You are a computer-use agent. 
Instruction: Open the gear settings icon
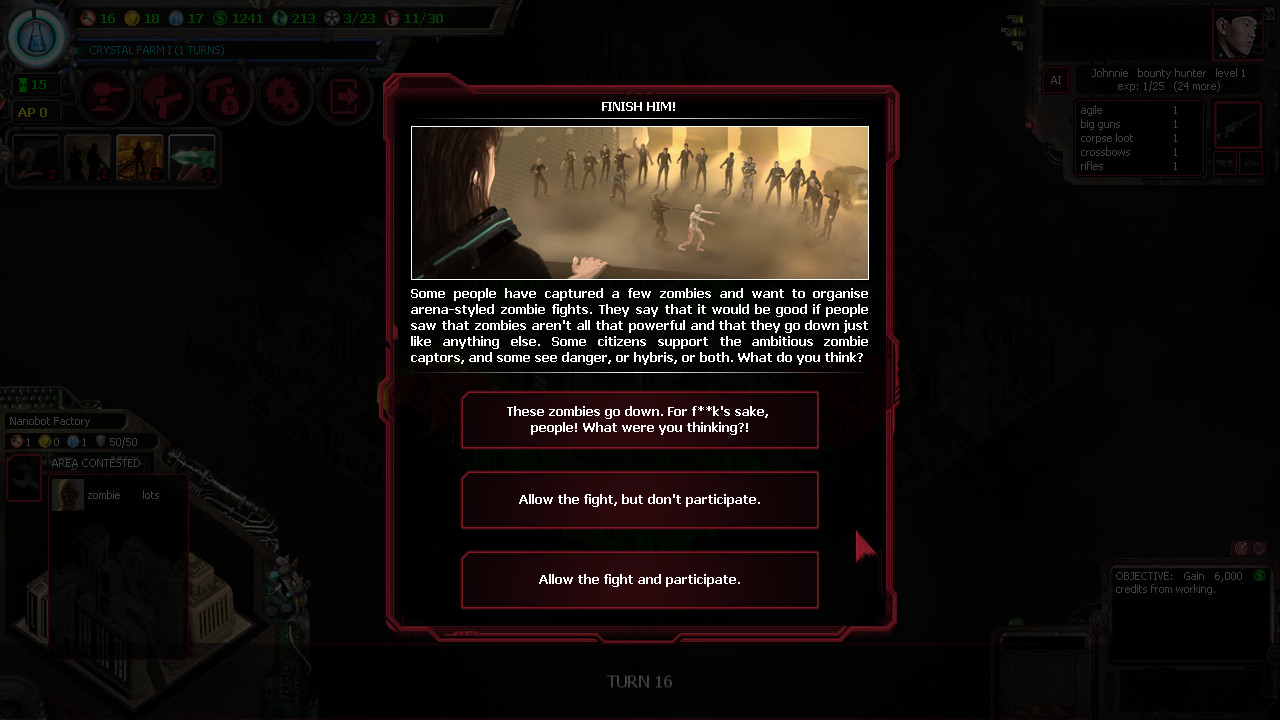click(x=284, y=98)
